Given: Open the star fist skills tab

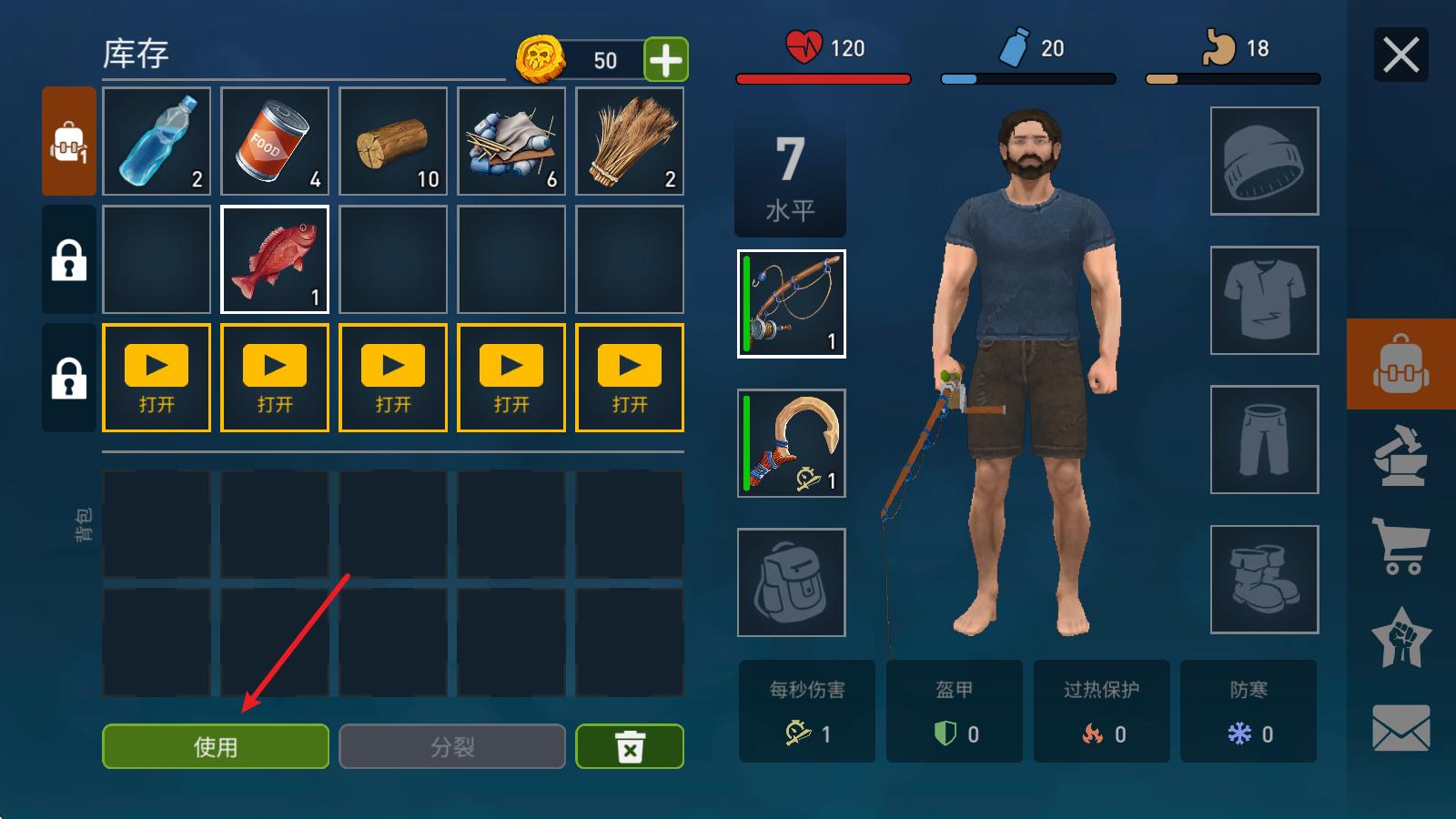Looking at the screenshot, I should 1401,637.
